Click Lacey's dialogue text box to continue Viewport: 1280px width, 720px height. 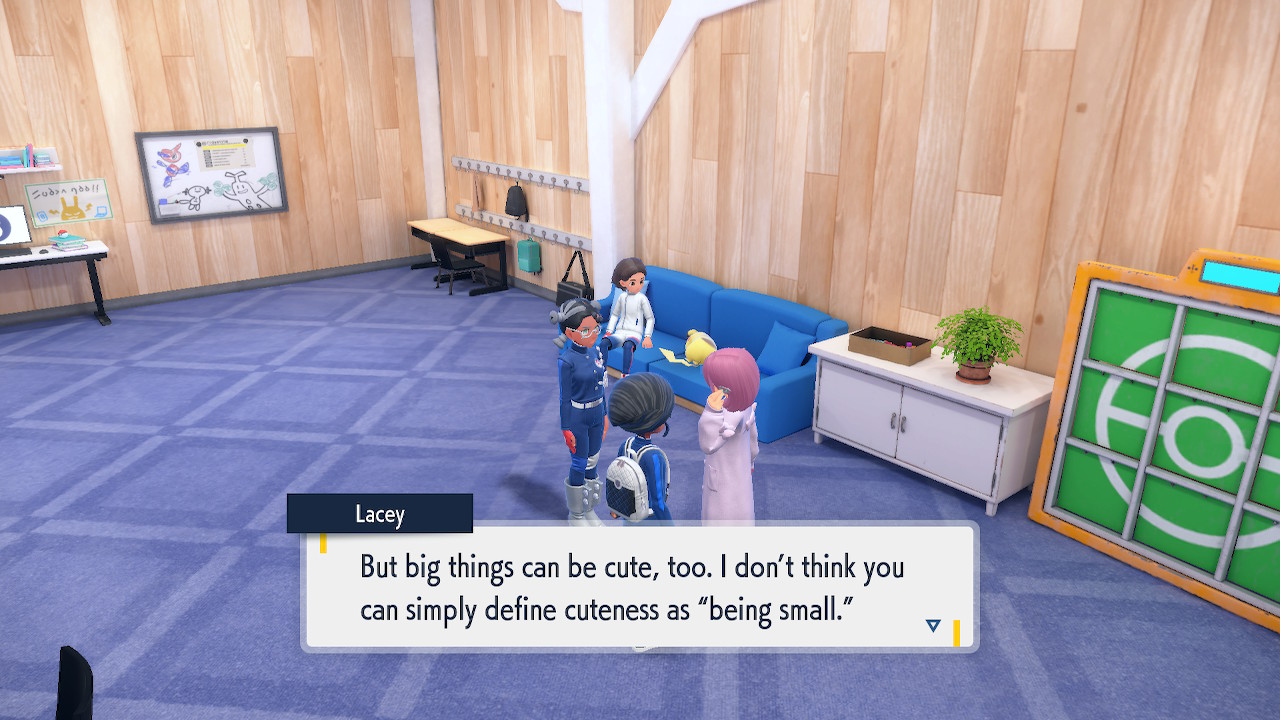[x=638, y=586]
